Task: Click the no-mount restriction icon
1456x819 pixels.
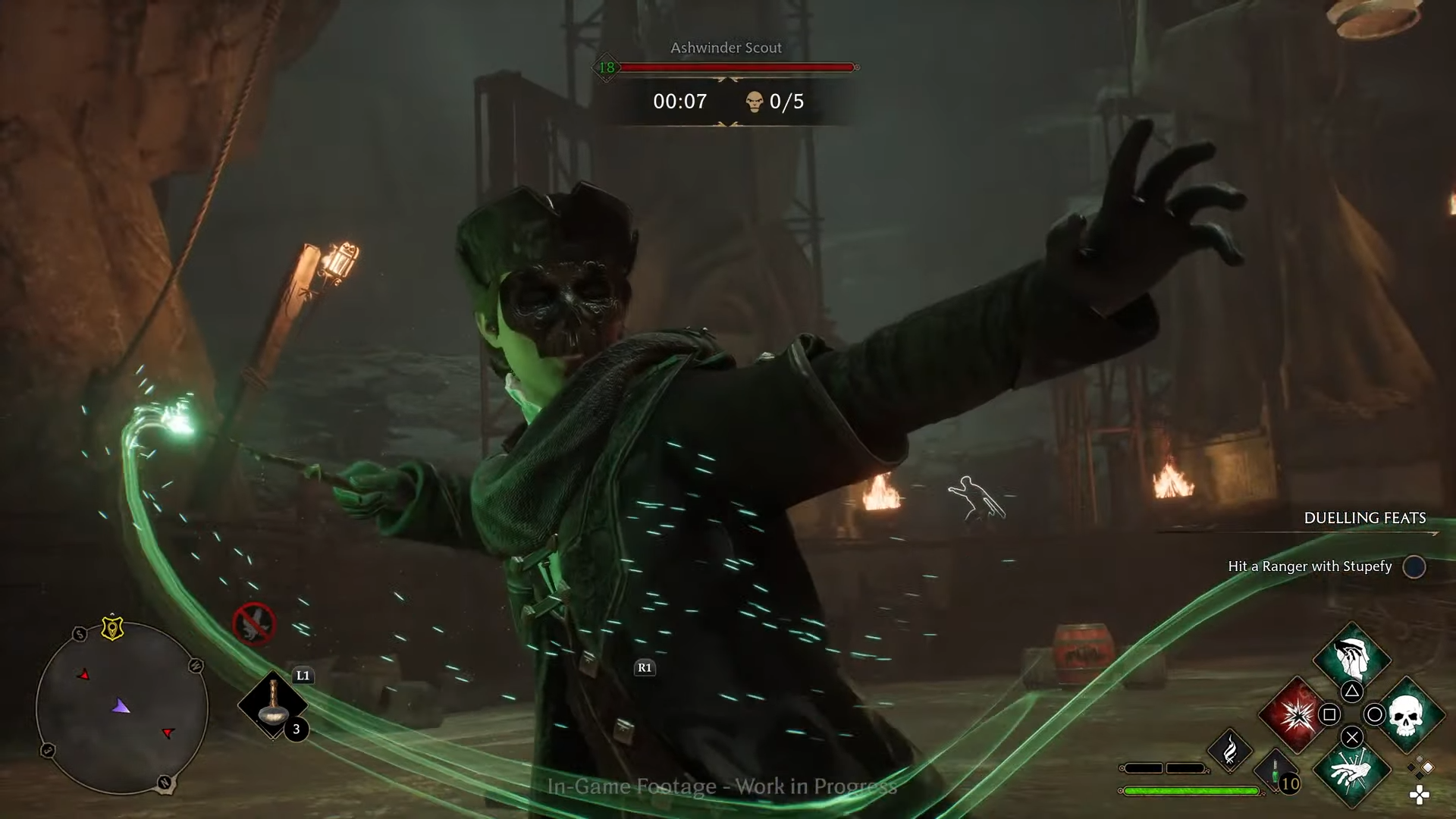Action: (x=254, y=624)
